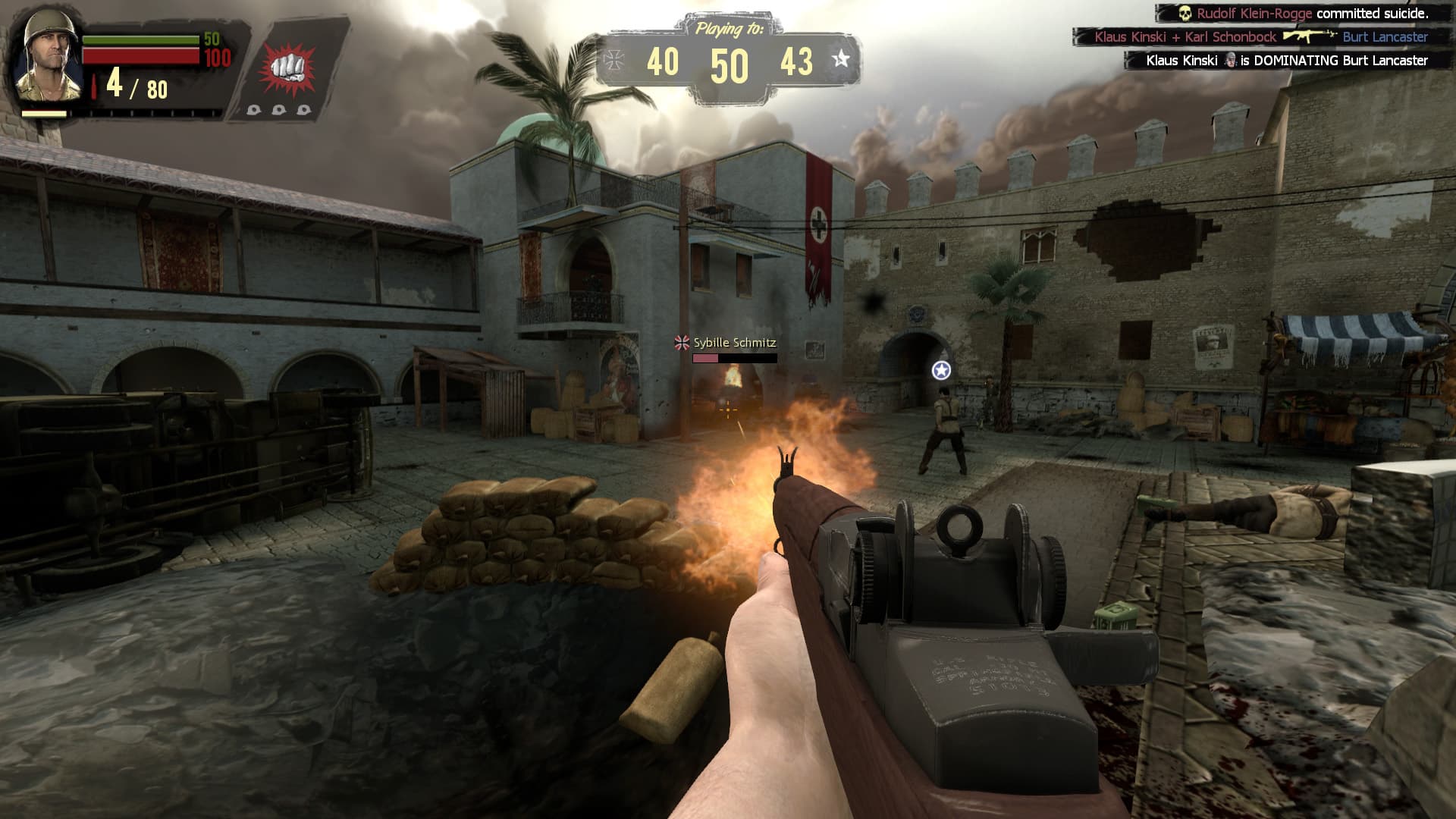Click the blue star objective marker

pyautogui.click(x=940, y=372)
